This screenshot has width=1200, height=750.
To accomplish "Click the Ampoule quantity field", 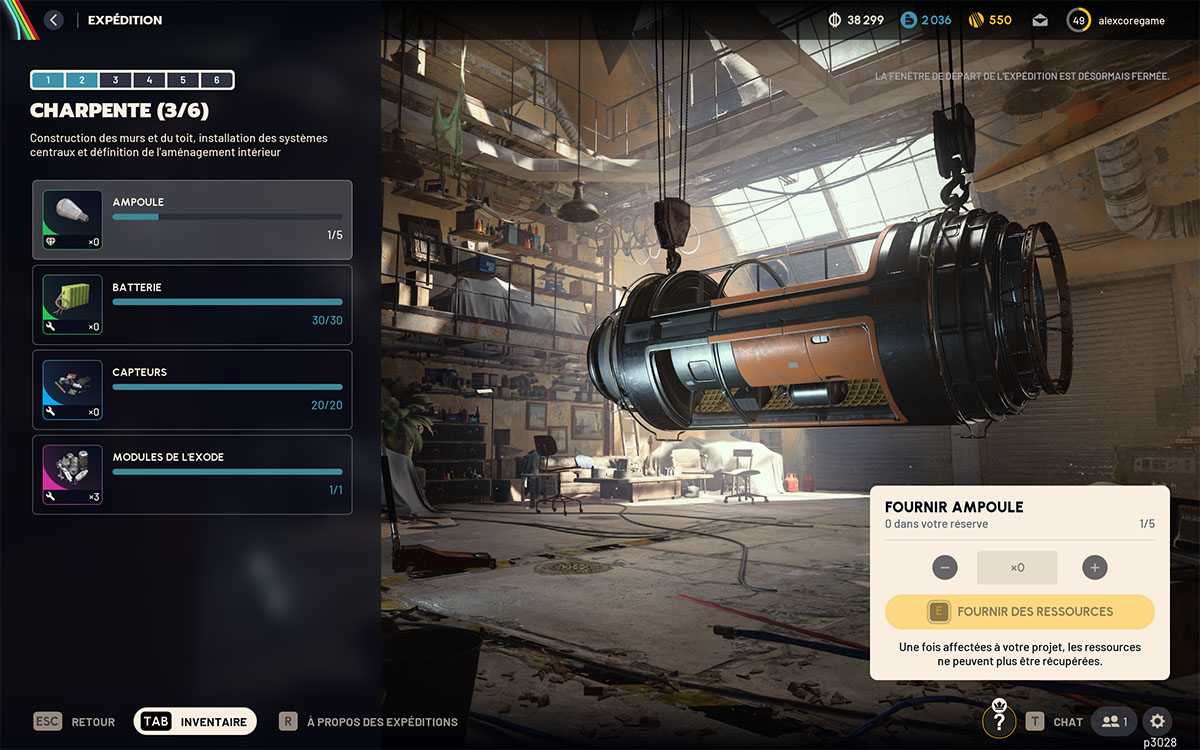I will coord(1017,568).
